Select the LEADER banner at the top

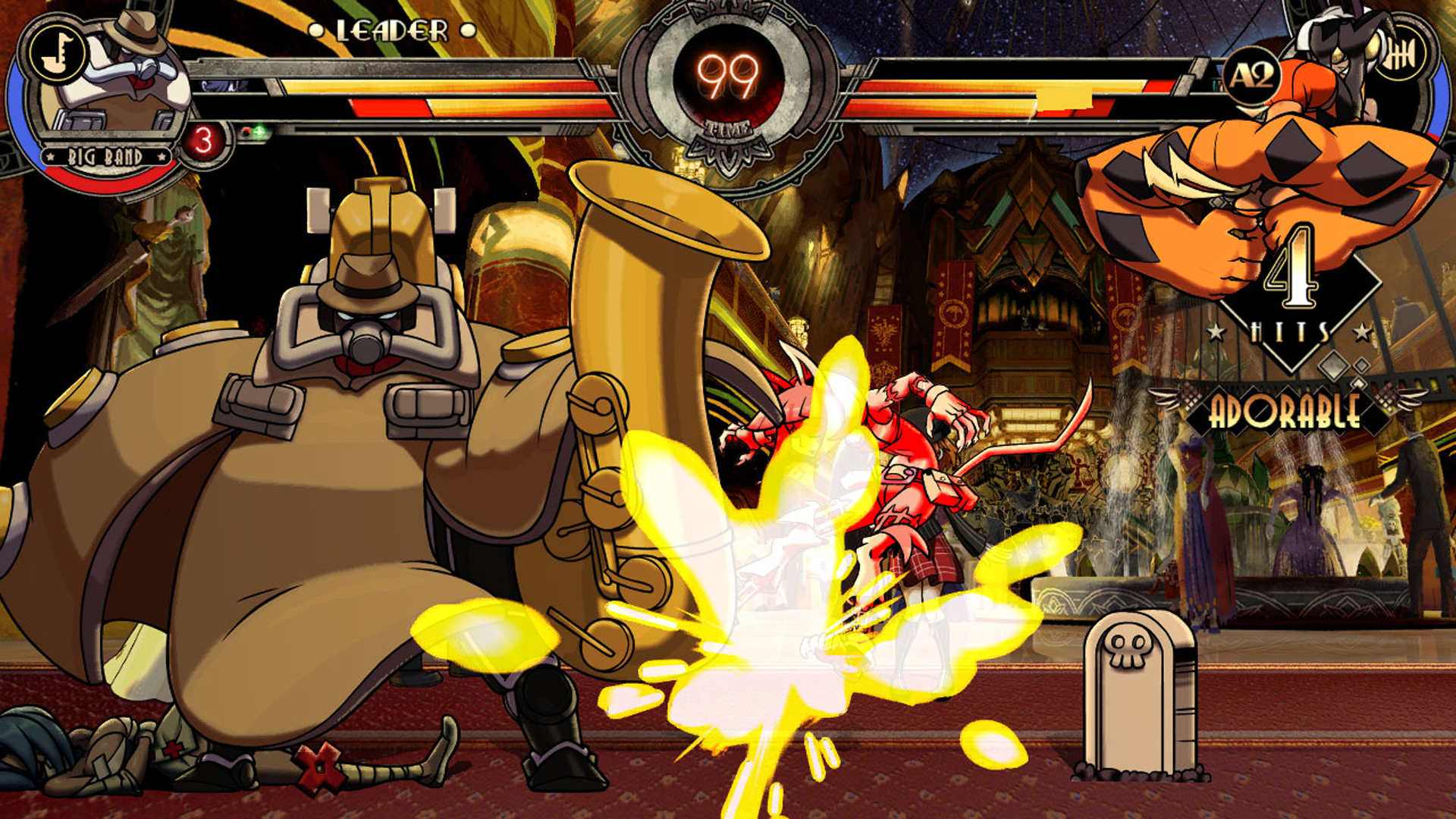coord(391,30)
